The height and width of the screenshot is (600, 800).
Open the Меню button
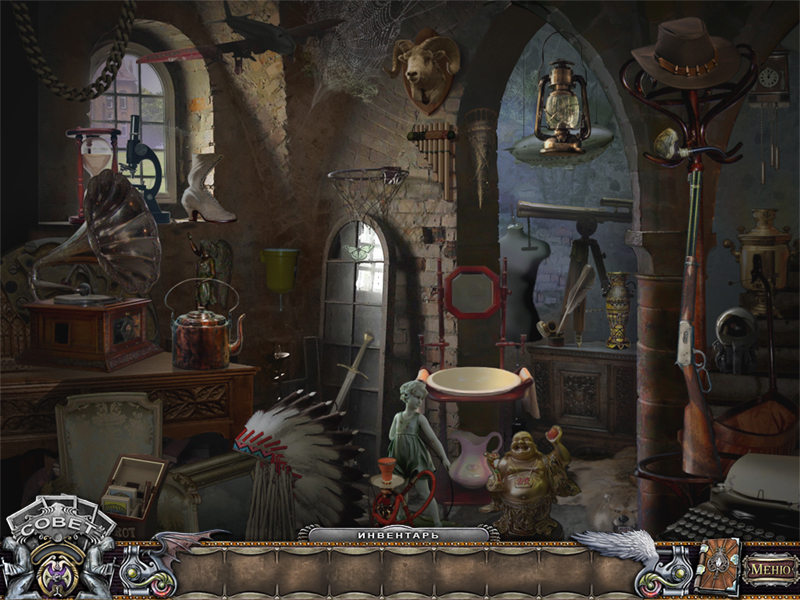(771, 567)
